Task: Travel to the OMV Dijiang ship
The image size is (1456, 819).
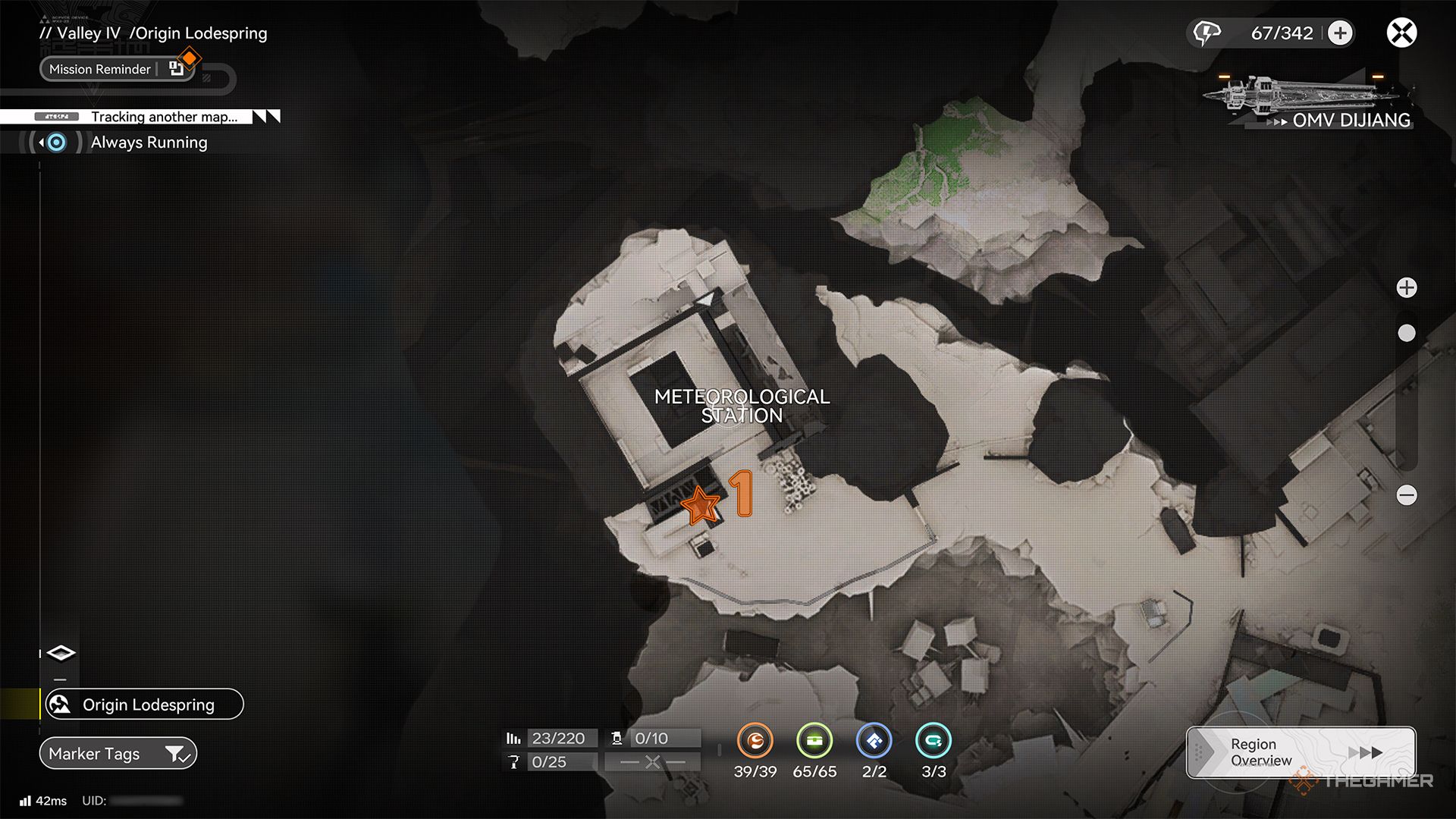Action: point(1312,102)
